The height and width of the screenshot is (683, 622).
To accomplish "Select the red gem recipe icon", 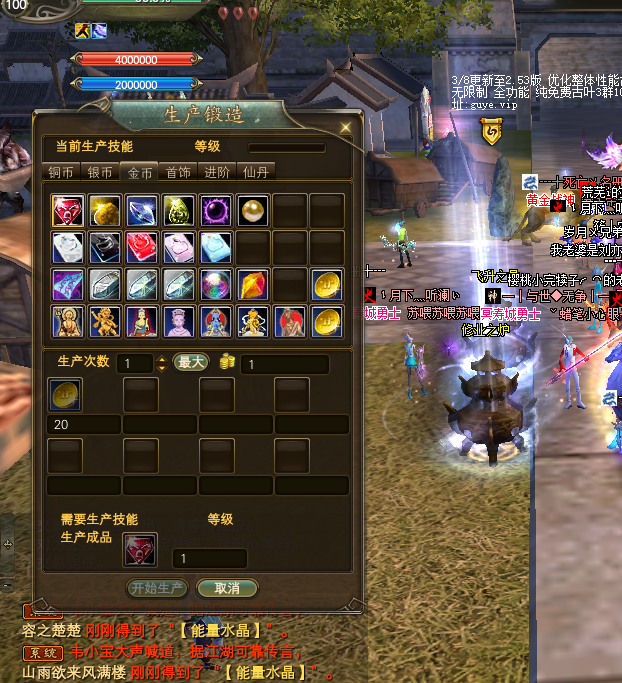I will point(67,210).
